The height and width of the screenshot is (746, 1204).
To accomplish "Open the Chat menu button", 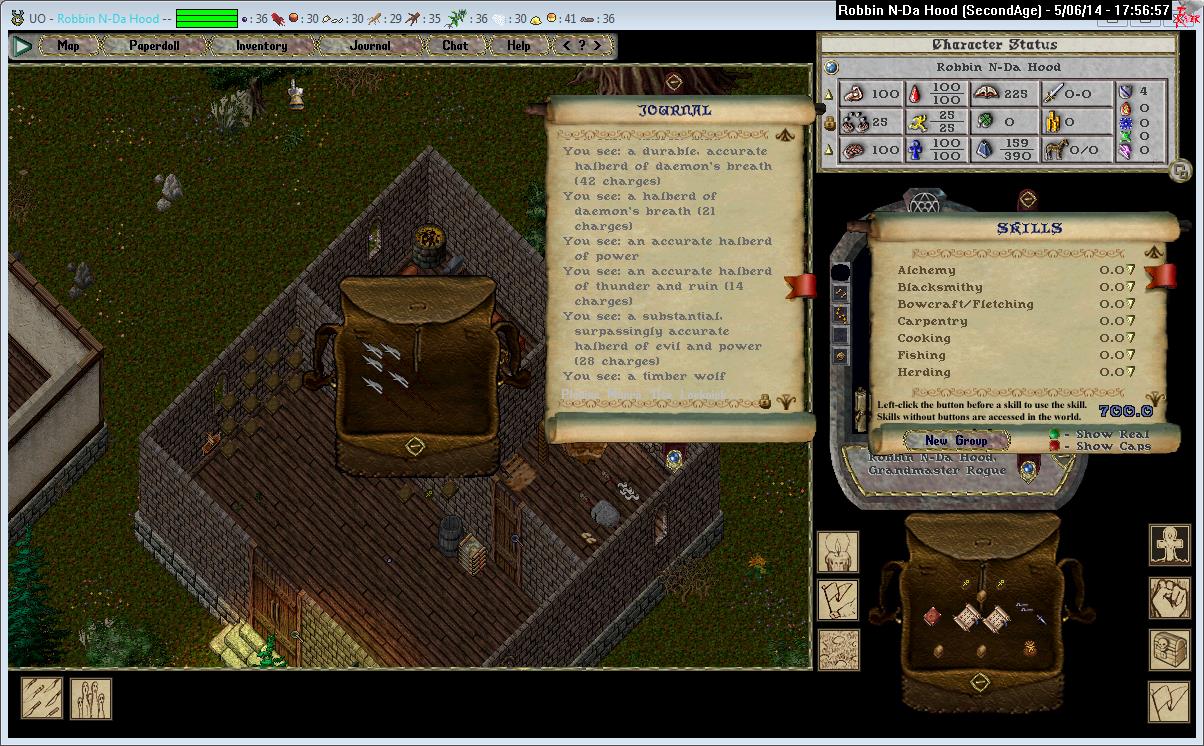I will tap(455, 46).
